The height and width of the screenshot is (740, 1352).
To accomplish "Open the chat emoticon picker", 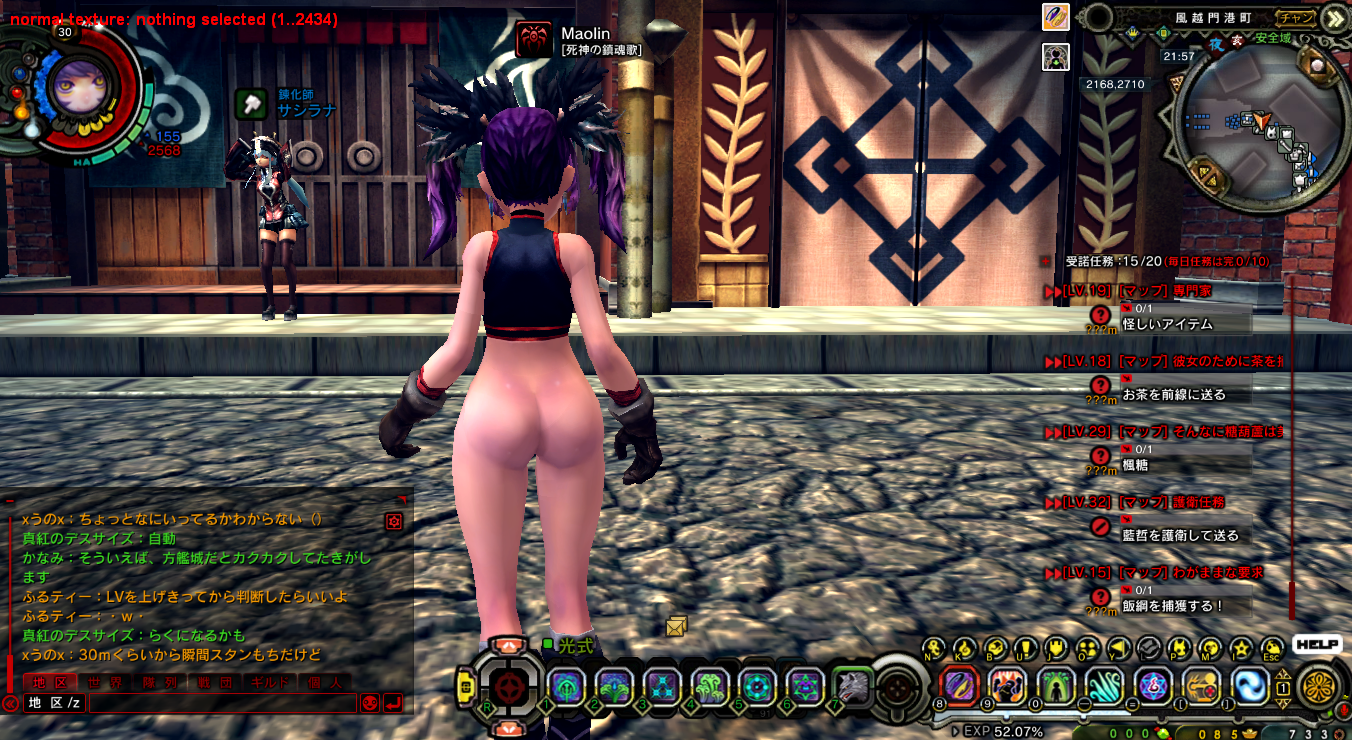I will (x=369, y=703).
